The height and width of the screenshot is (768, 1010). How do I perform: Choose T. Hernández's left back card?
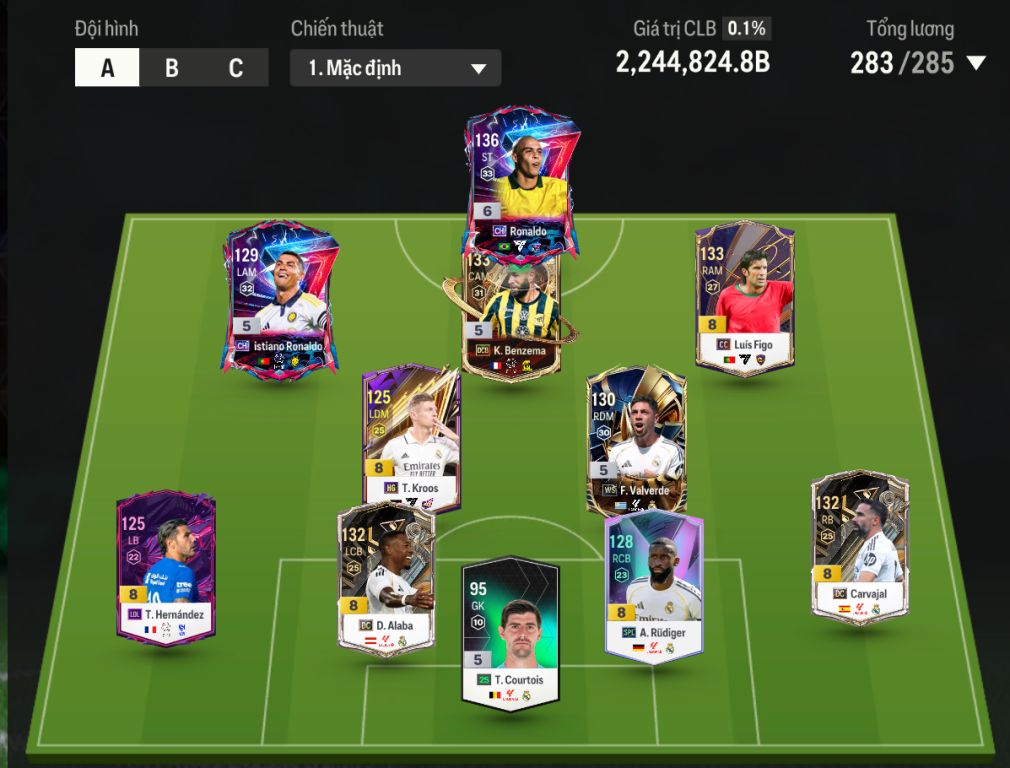165,565
